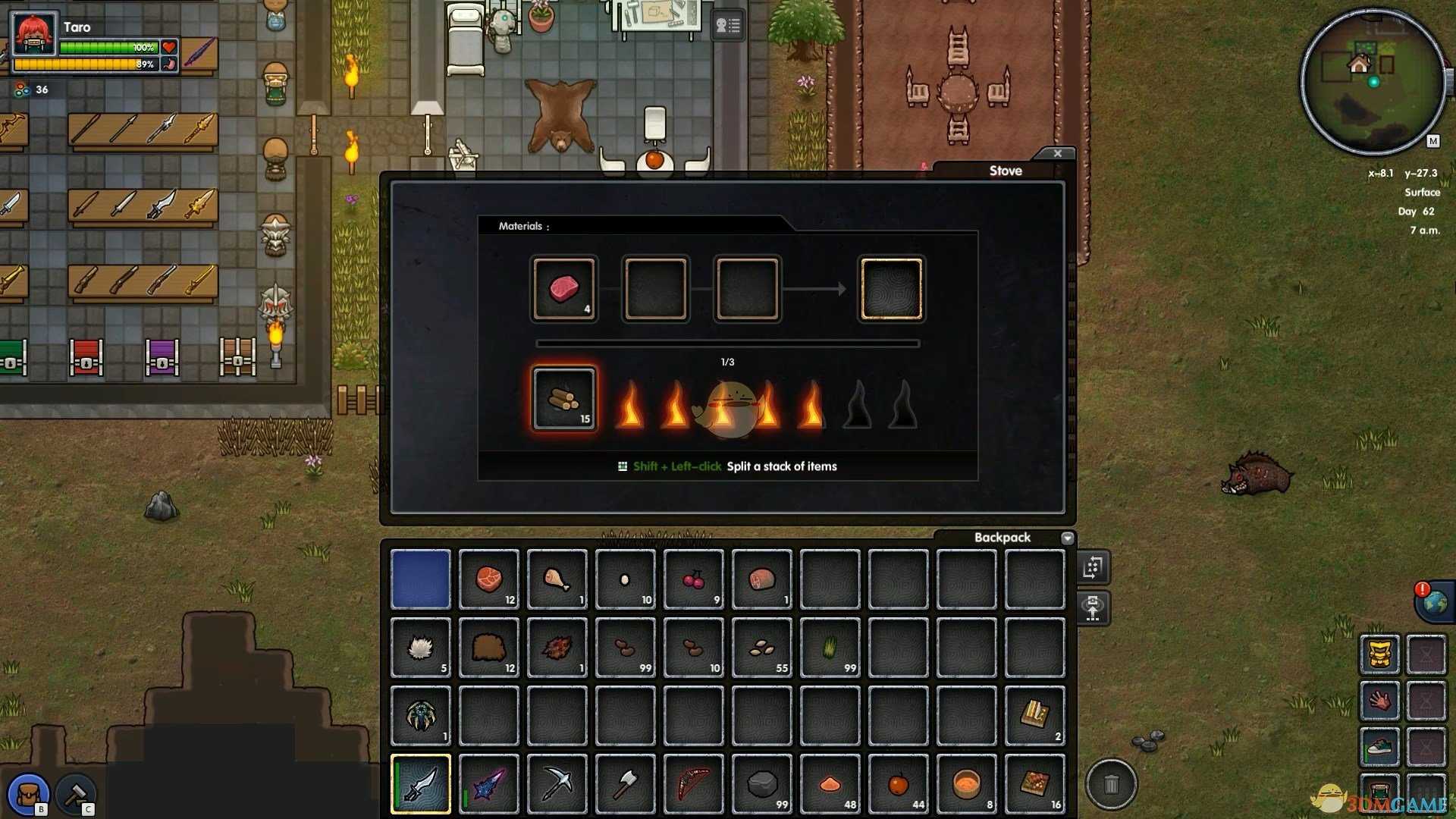
Task: Choose the egg stack of ten
Action: tap(626, 579)
